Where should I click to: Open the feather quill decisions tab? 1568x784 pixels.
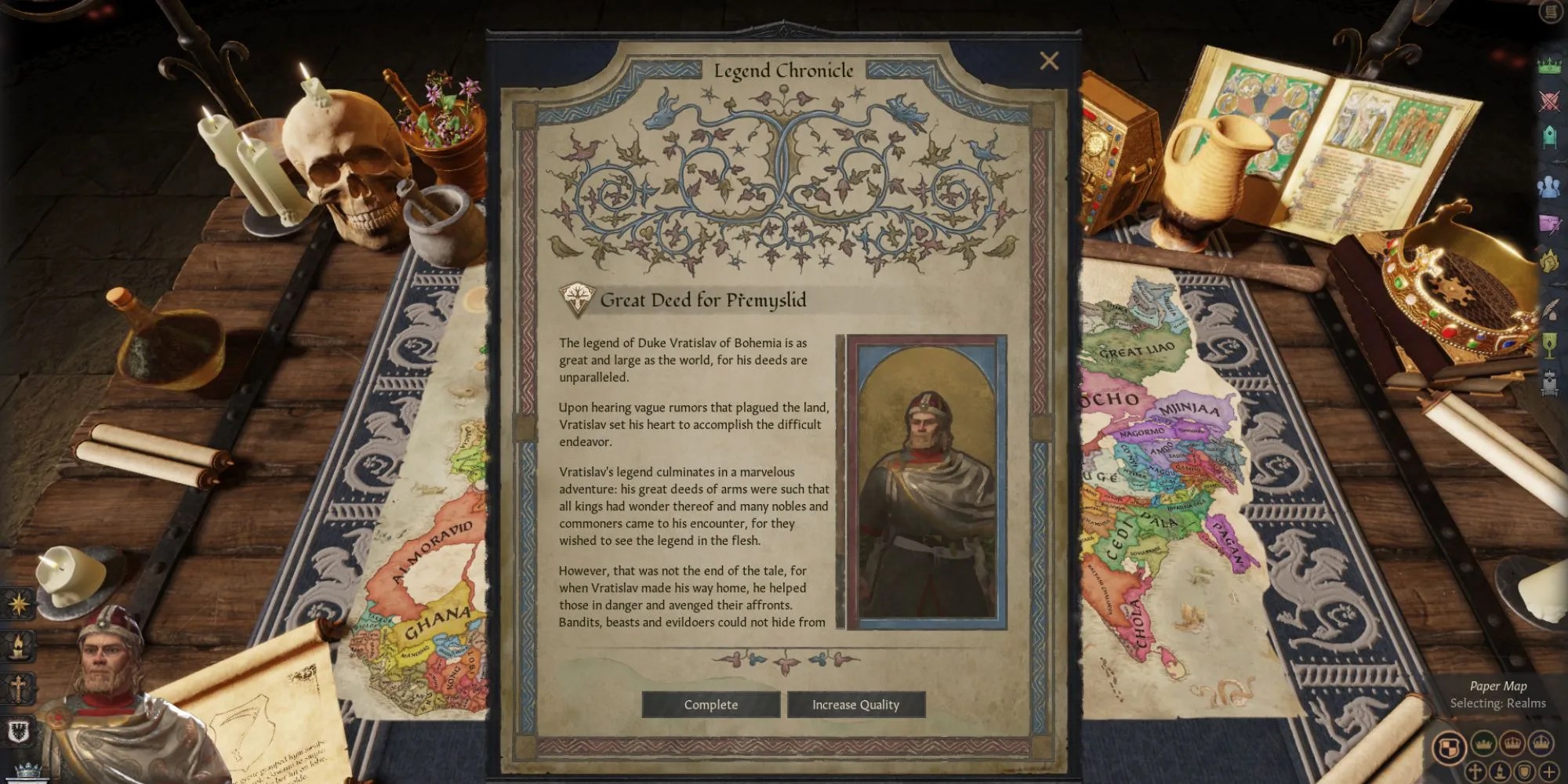[x=1549, y=309]
